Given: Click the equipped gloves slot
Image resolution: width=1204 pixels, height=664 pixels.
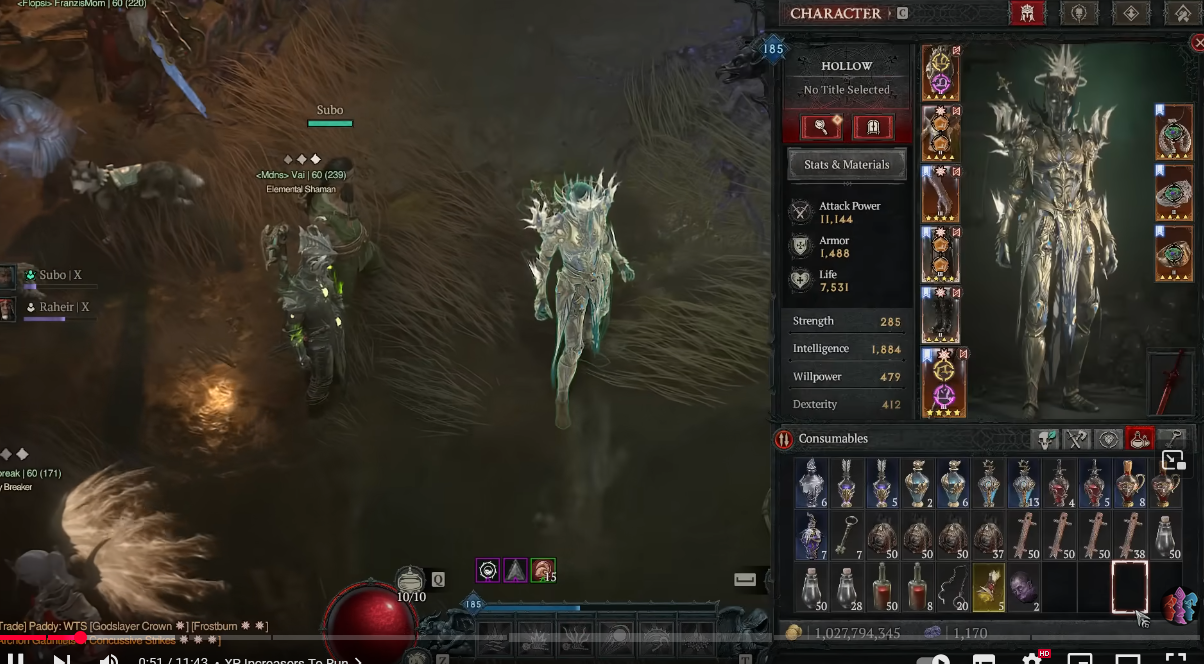Looking at the screenshot, I should click(x=940, y=194).
